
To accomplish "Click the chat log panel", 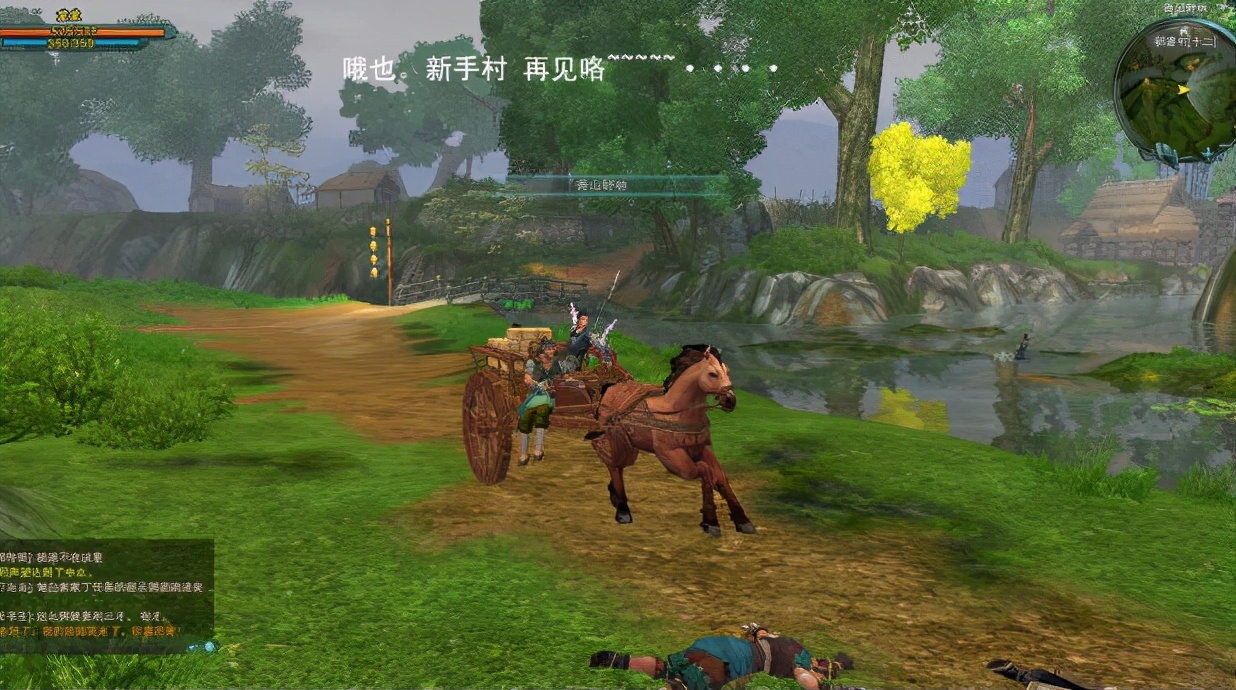I will coord(105,594).
